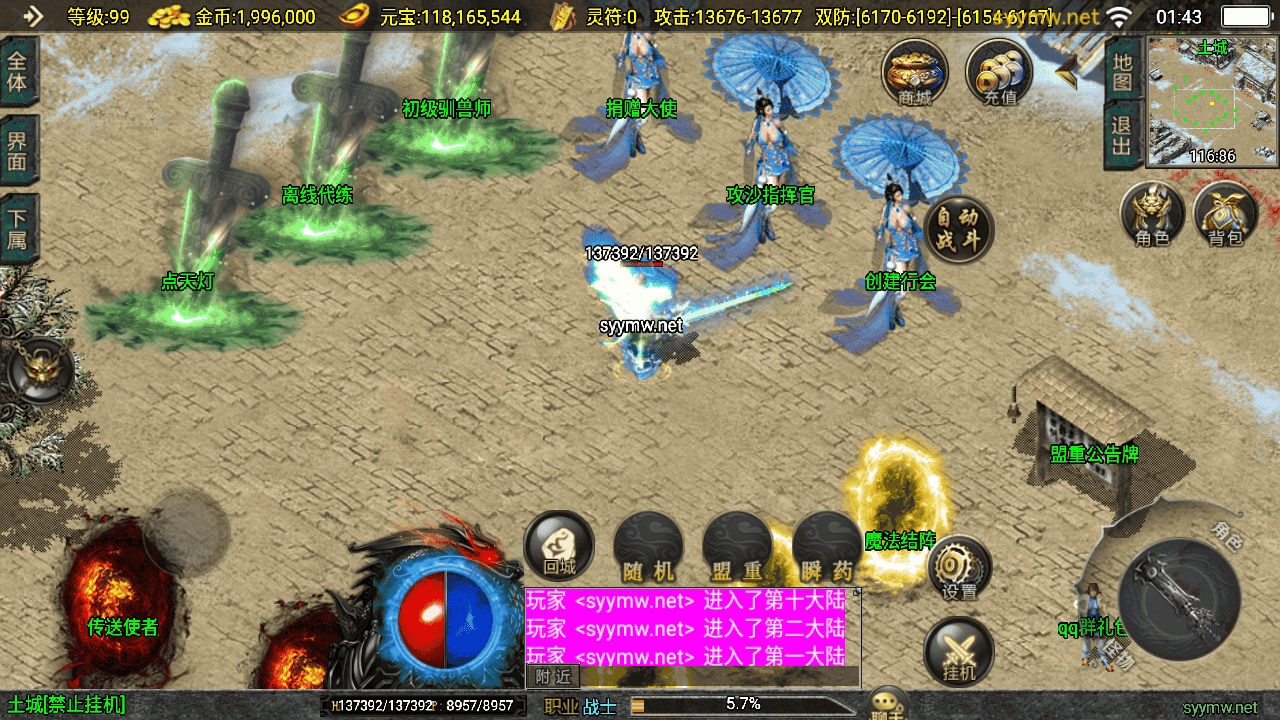Tap the 盟重 teleport button
1280x720 pixels.
tap(738, 548)
